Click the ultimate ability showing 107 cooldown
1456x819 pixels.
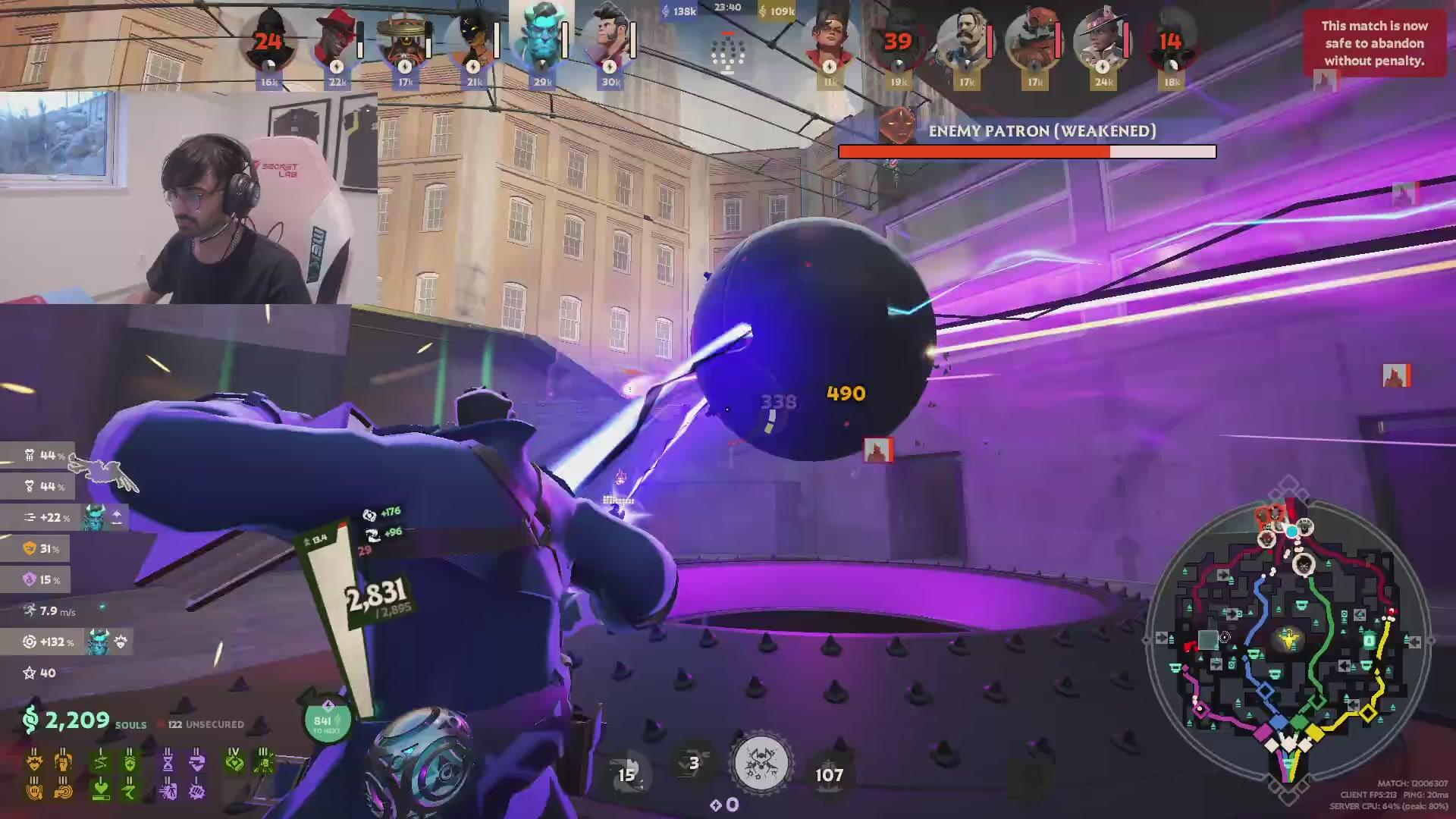pos(829,774)
